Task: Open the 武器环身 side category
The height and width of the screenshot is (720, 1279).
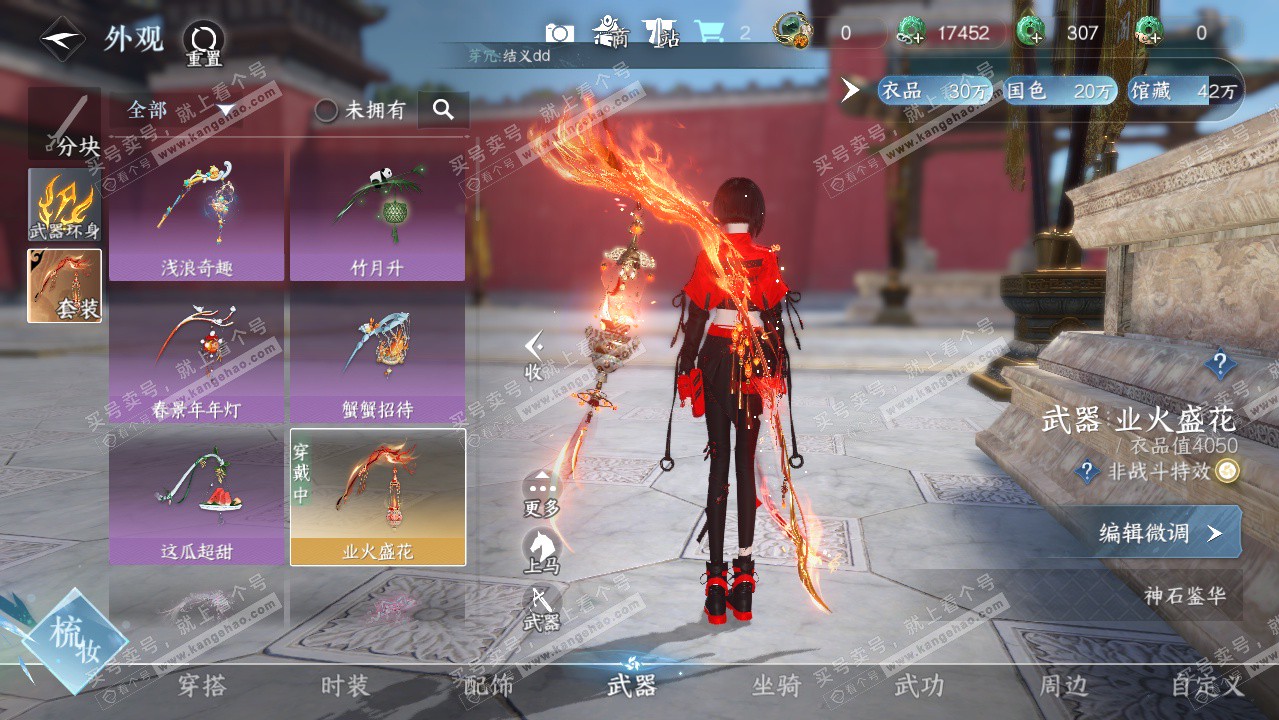Action: [64, 205]
